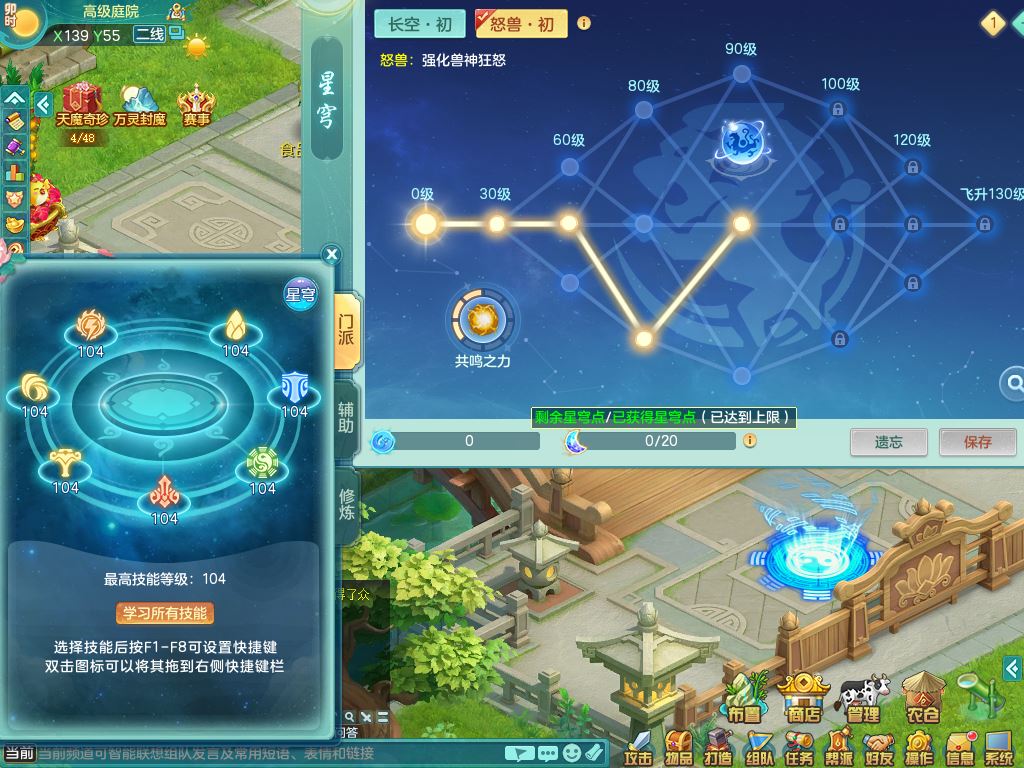Open the 系统 system menu
The image size is (1024, 768).
(998, 747)
